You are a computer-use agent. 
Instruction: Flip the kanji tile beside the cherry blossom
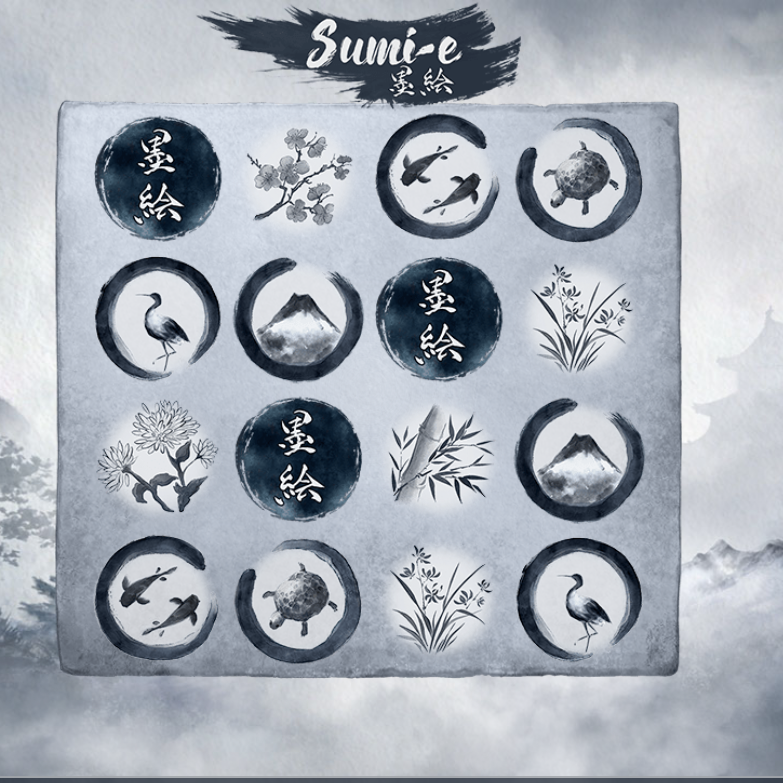click(x=159, y=180)
